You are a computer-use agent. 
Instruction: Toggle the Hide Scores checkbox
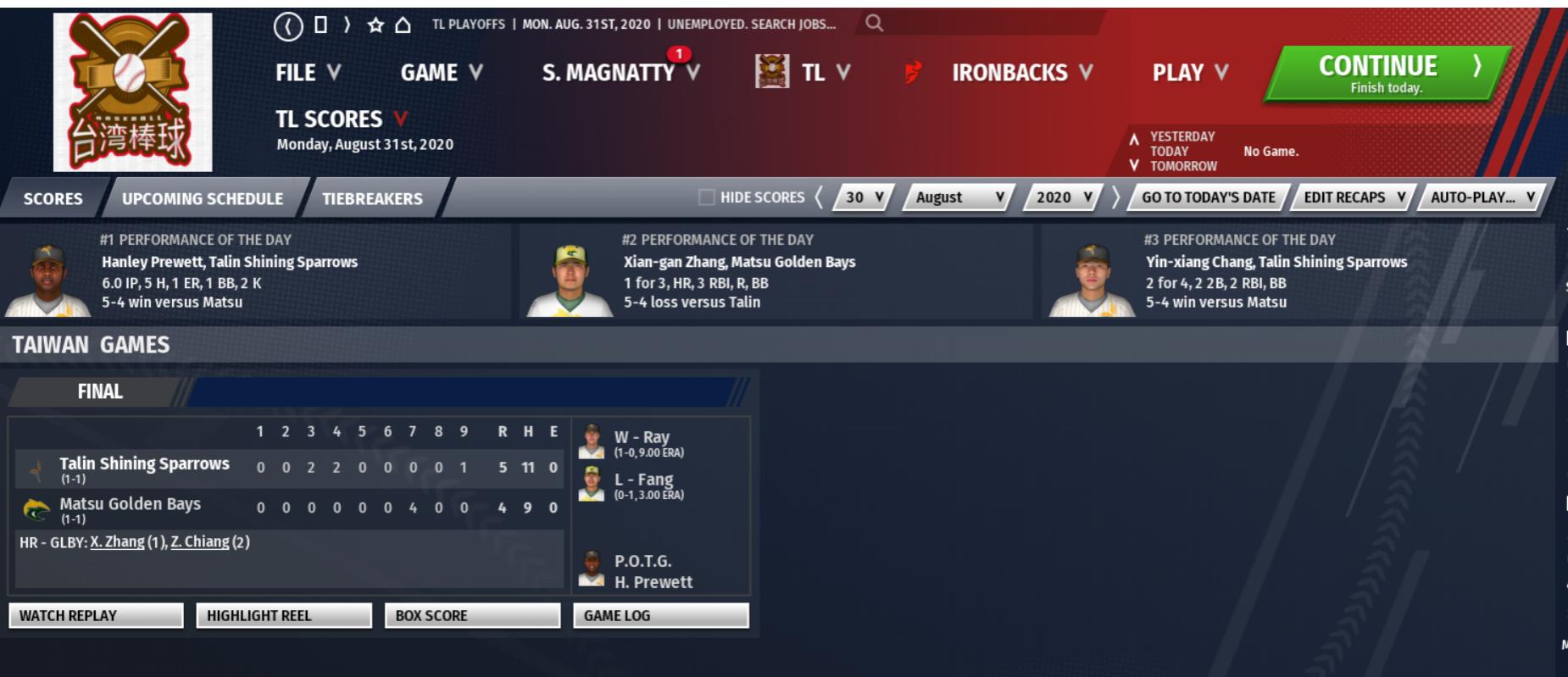[706, 197]
